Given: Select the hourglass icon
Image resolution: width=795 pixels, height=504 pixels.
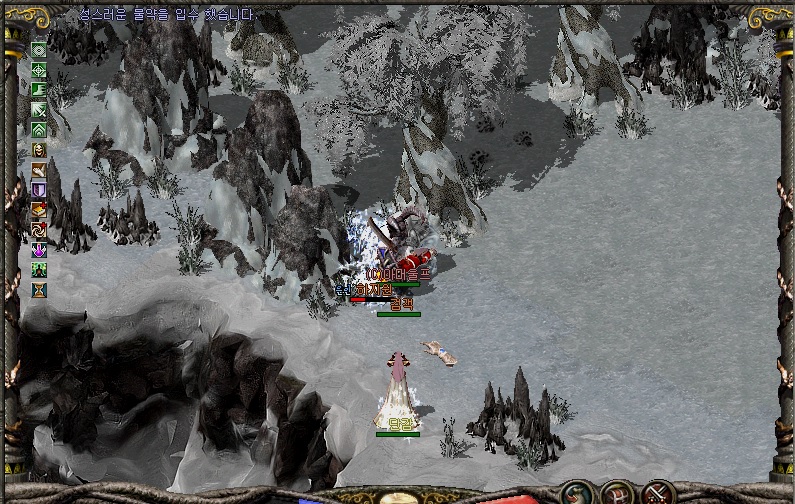Looking at the screenshot, I should [39, 290].
